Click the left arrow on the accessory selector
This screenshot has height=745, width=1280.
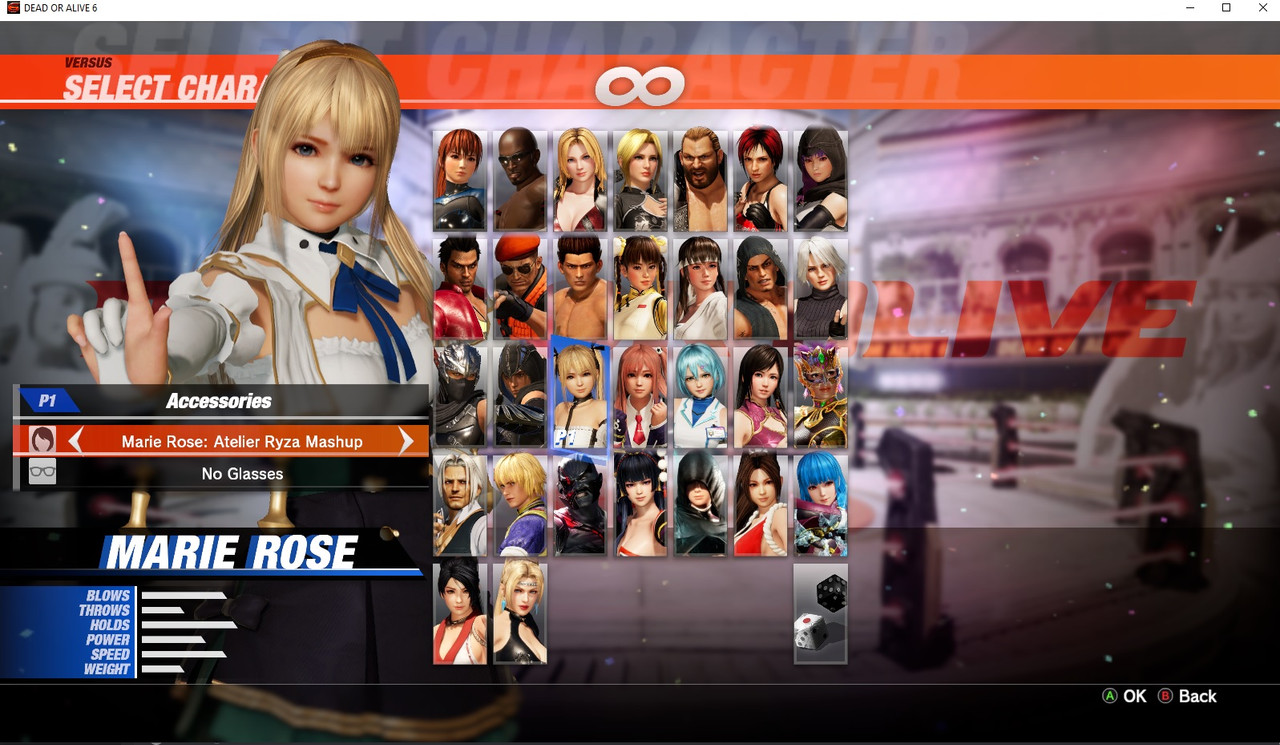coord(75,441)
